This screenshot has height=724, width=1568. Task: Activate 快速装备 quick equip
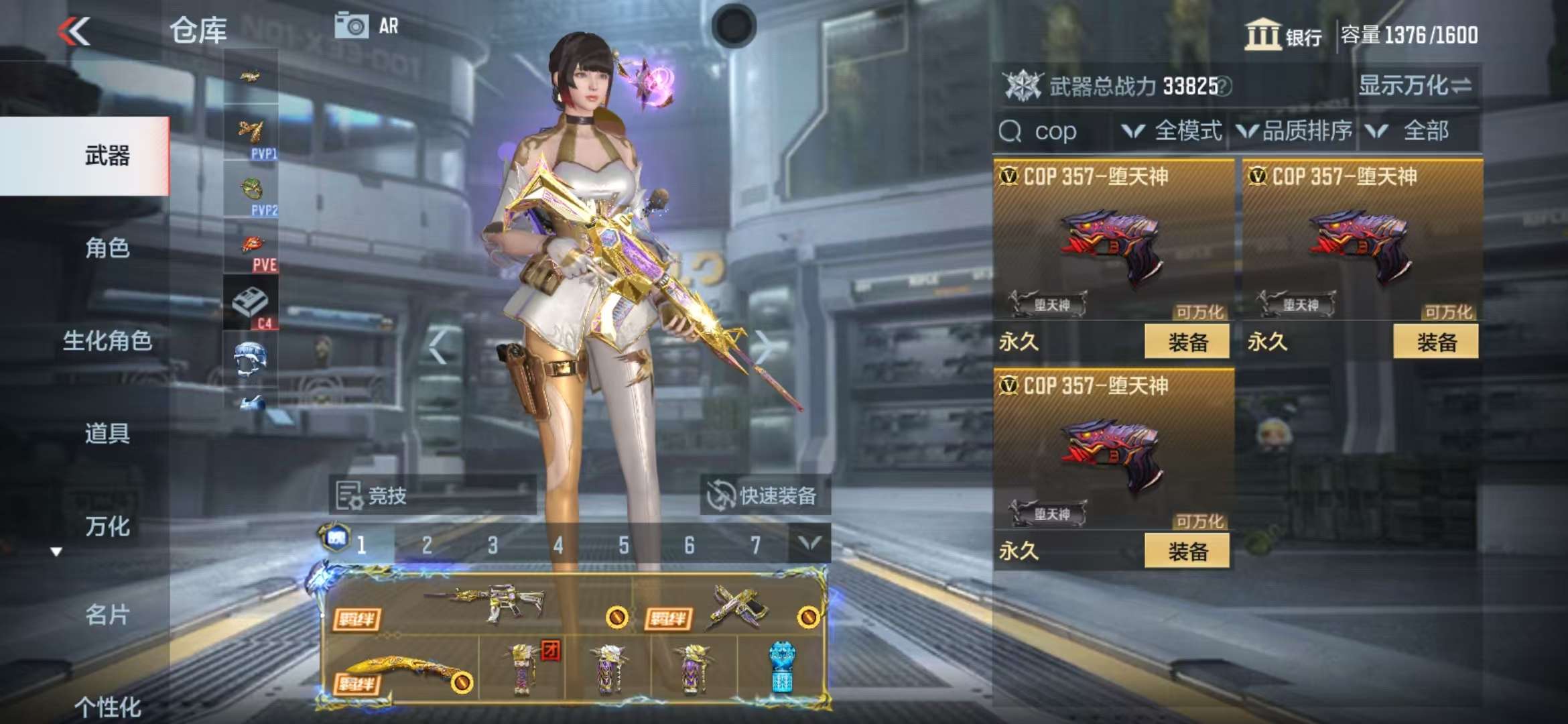[x=764, y=495]
